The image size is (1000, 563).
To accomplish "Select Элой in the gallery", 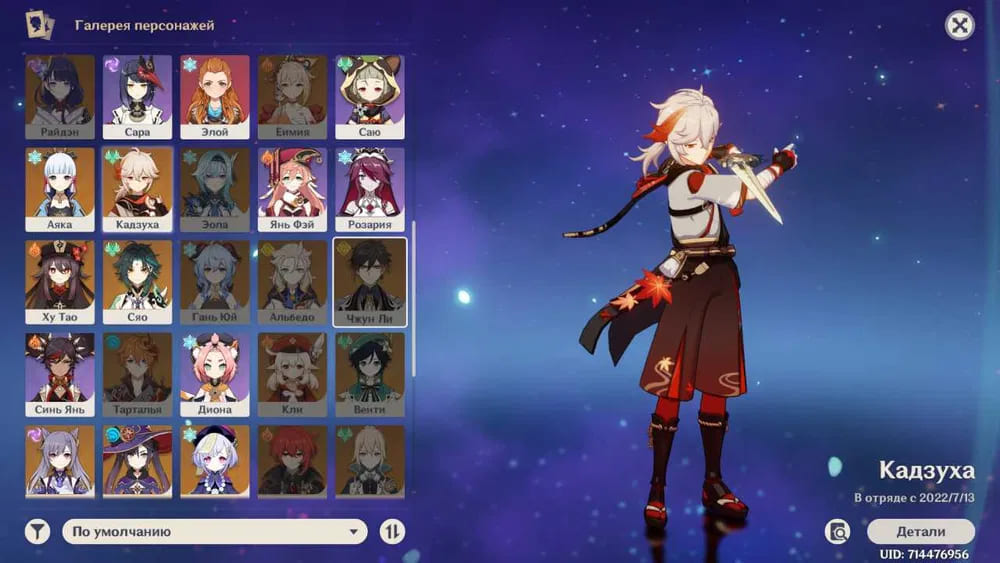I will point(215,96).
